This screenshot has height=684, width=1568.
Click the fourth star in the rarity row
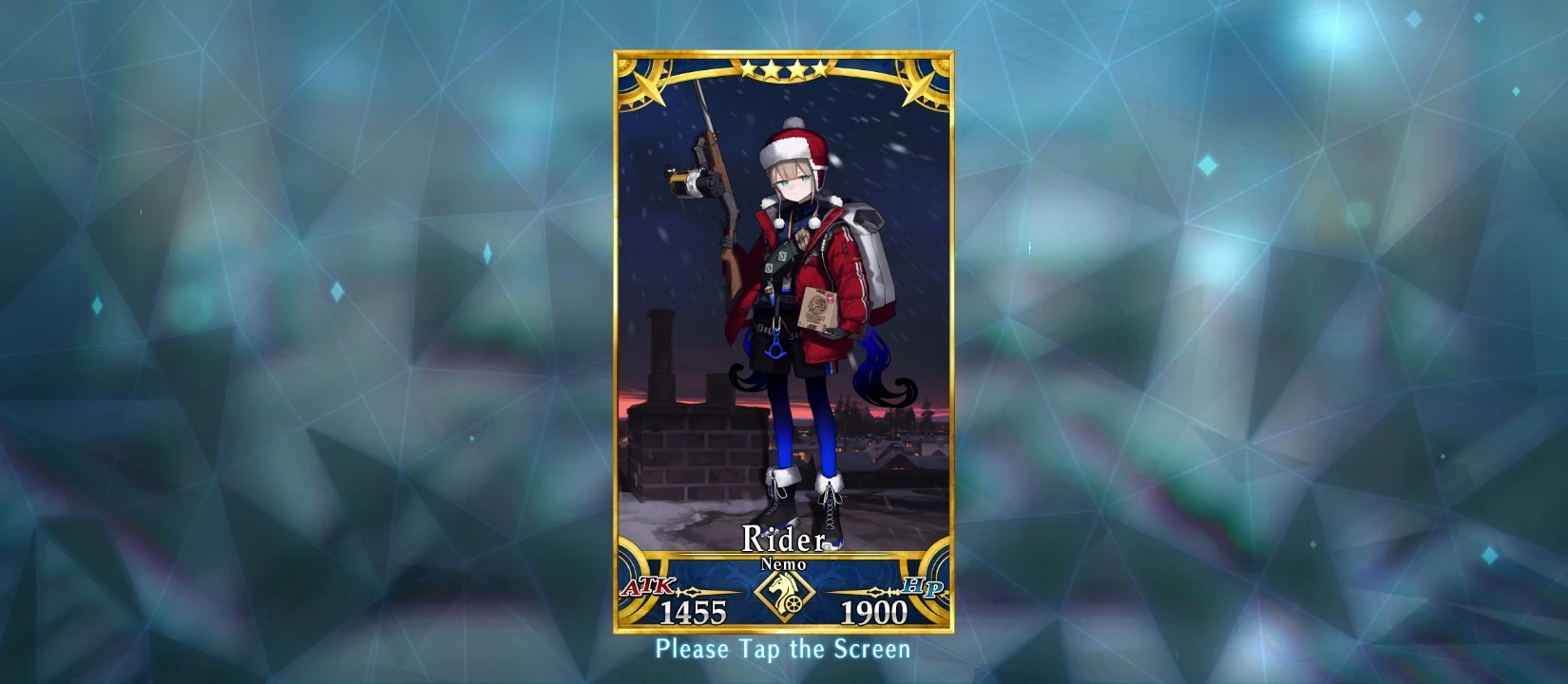pos(820,66)
